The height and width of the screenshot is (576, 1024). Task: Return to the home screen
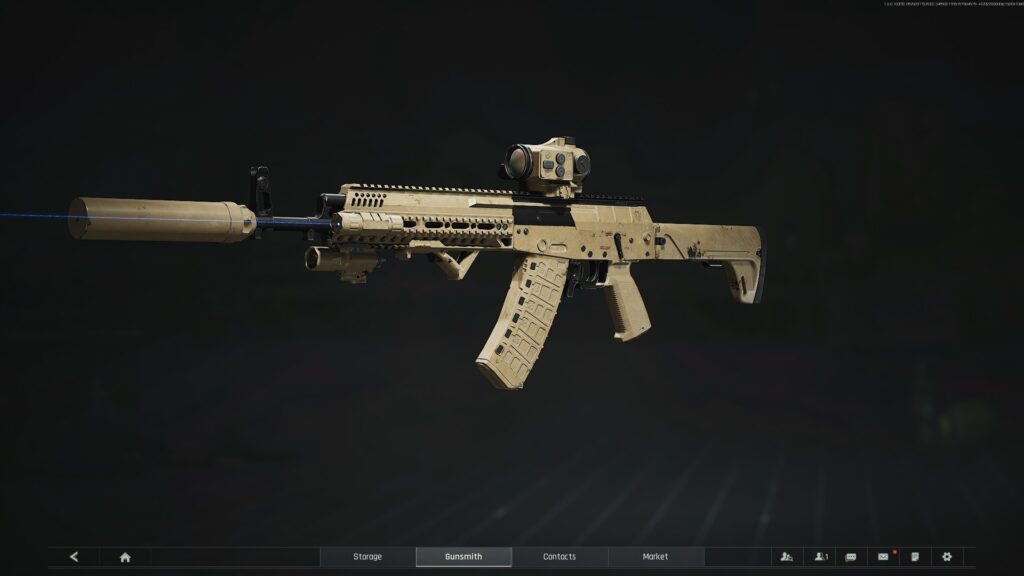pos(125,557)
